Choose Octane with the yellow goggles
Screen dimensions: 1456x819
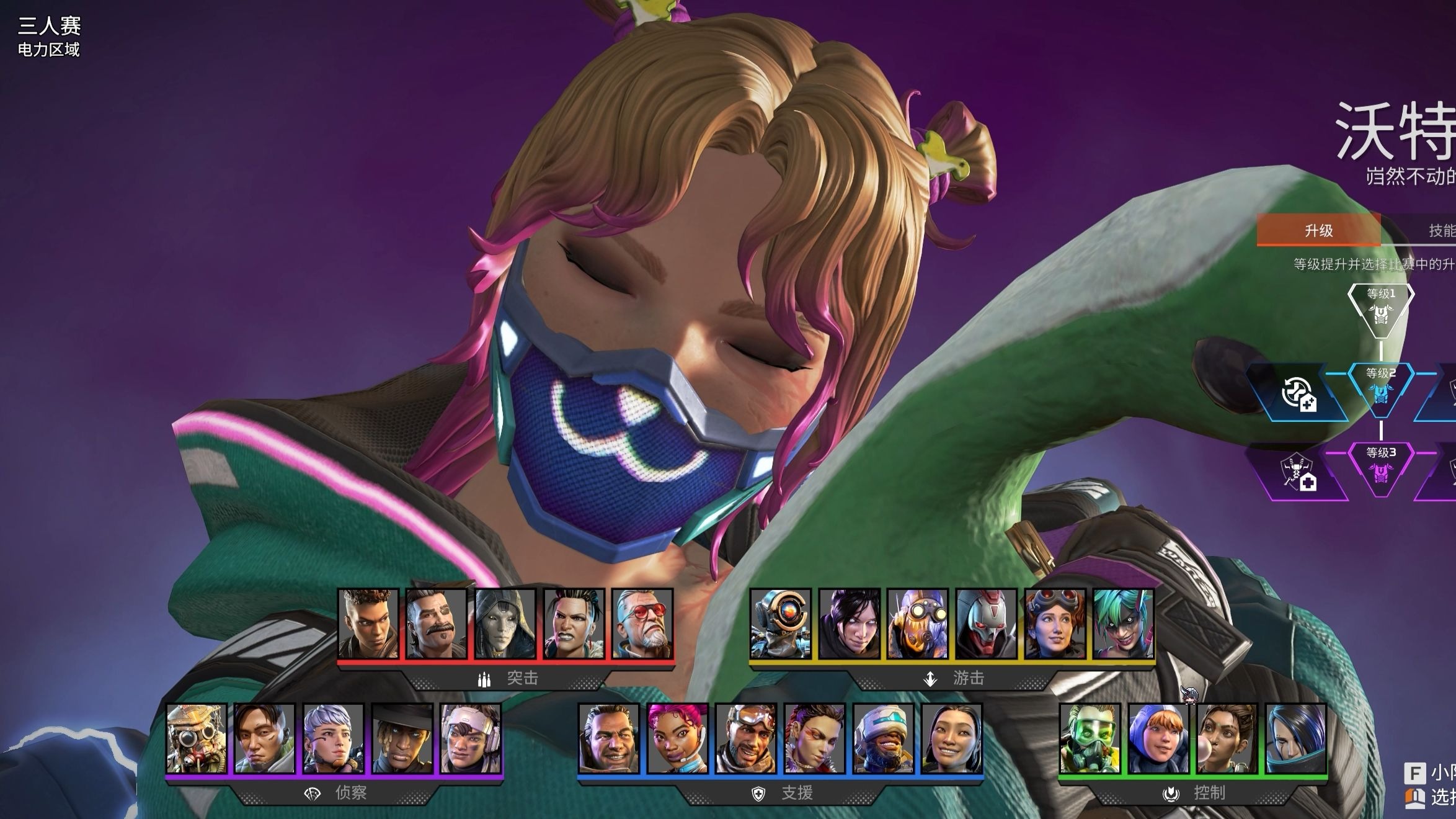coord(918,624)
